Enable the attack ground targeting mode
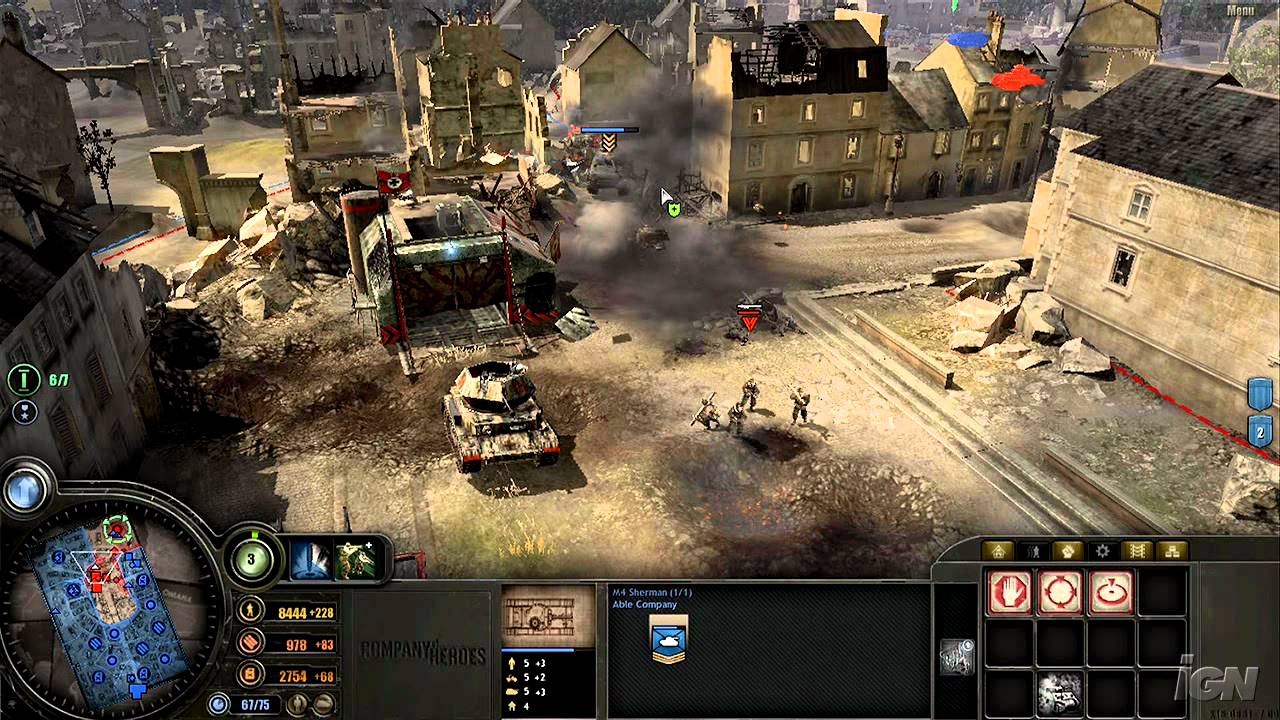Viewport: 1280px width, 720px height. coord(1061,592)
